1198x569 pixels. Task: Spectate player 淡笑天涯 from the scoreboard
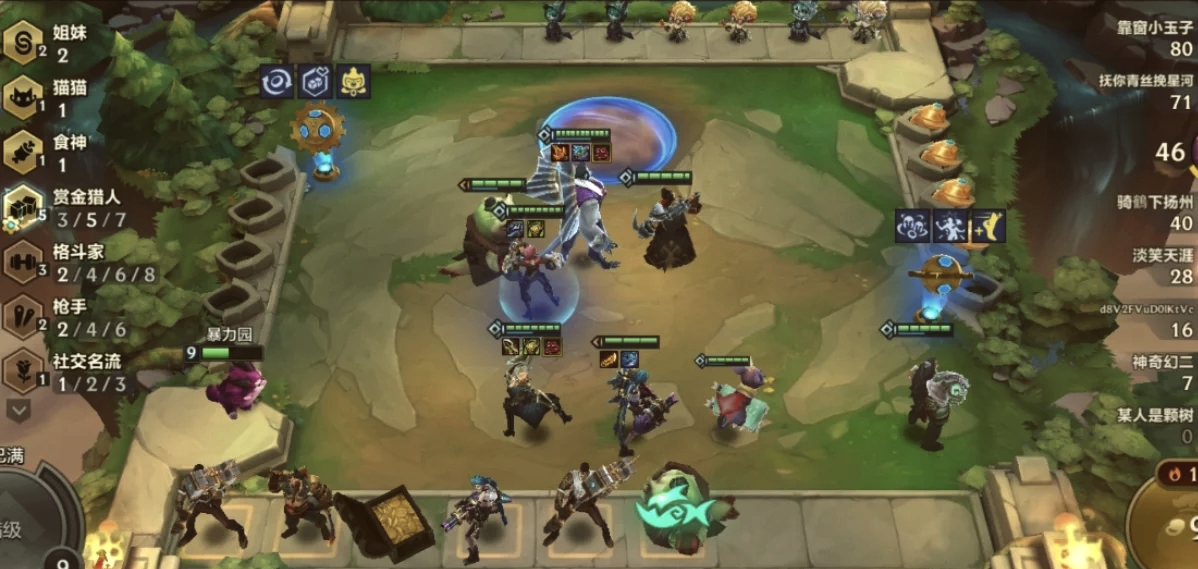click(x=1160, y=265)
